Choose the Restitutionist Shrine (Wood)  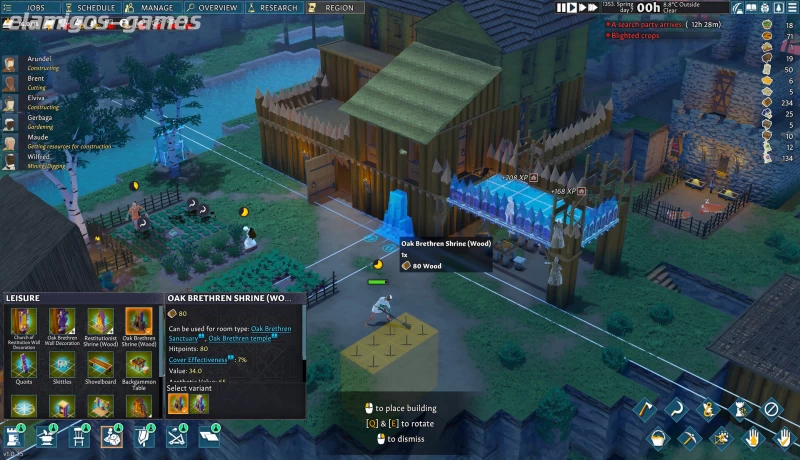pyautogui.click(x=100, y=322)
